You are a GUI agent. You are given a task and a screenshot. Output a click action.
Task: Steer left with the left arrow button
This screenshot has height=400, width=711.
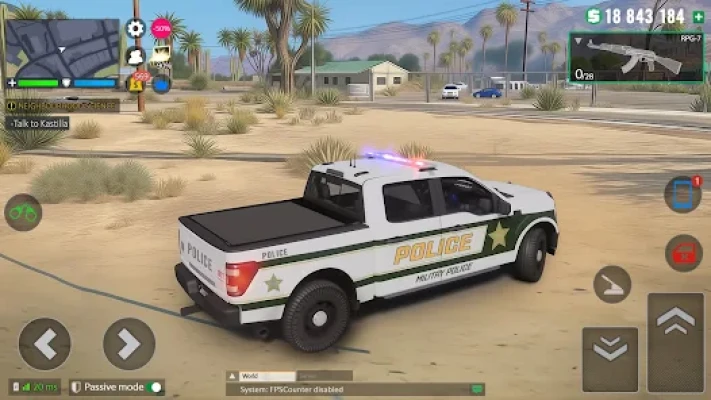point(45,344)
